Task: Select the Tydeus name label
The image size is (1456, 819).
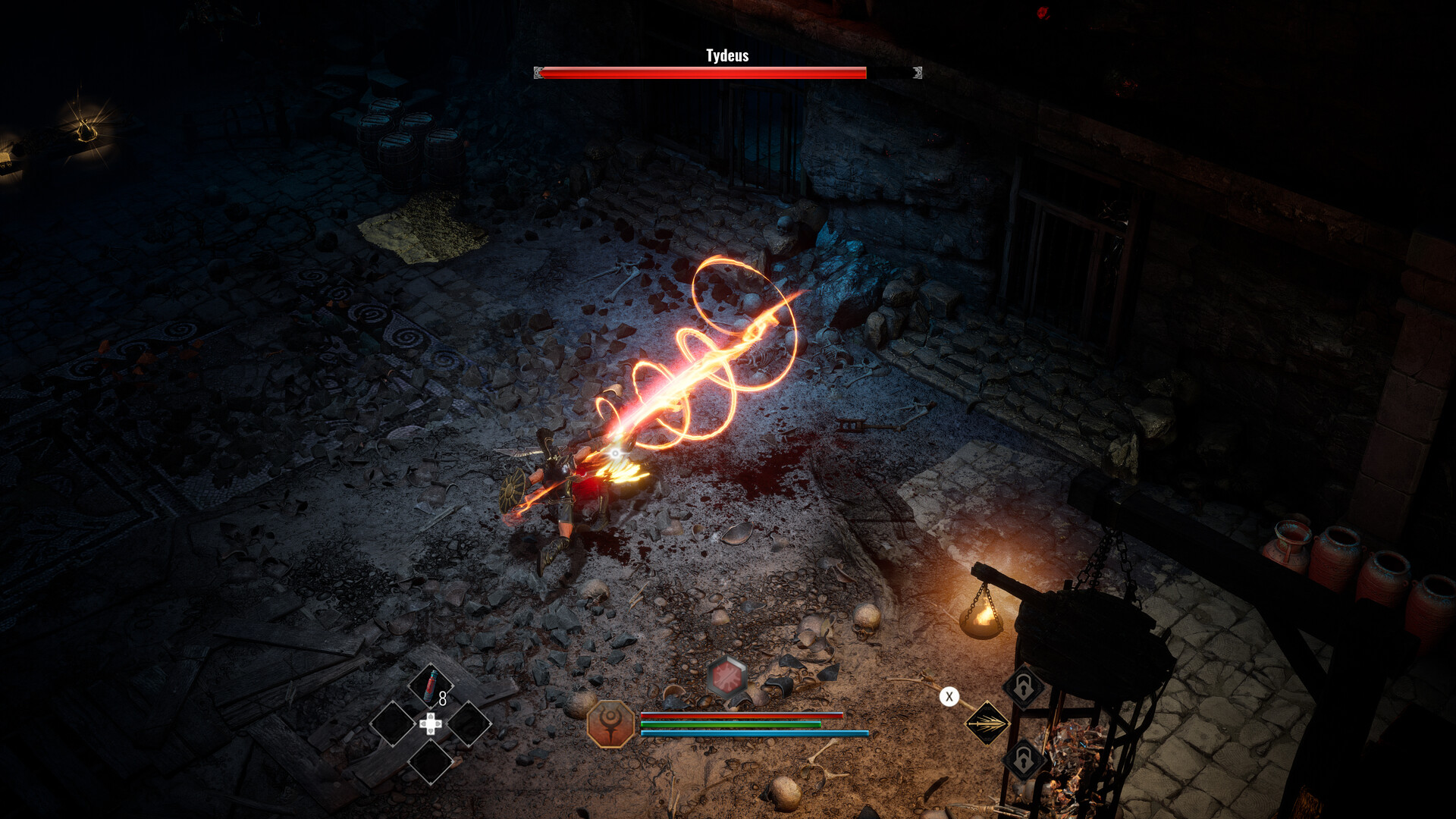Action: click(726, 55)
